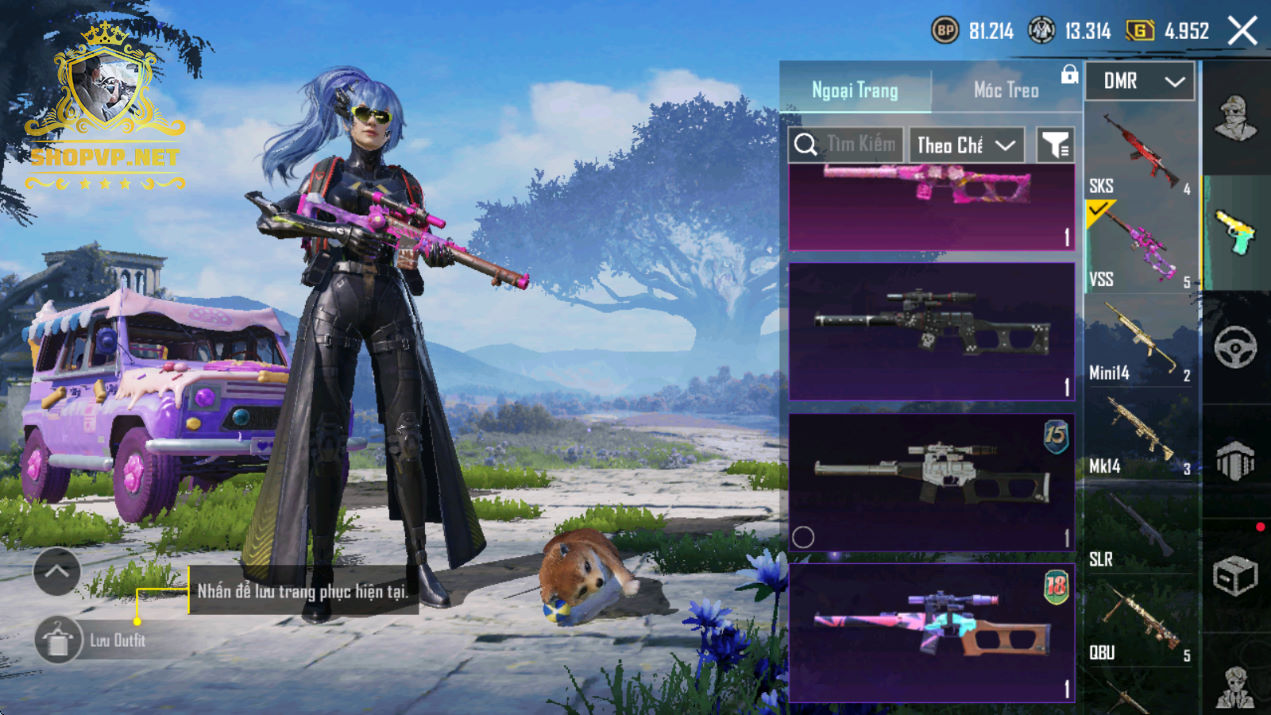This screenshot has height=715, width=1271.
Task: Choose the QBU weapon entry
Action: pos(1140,622)
